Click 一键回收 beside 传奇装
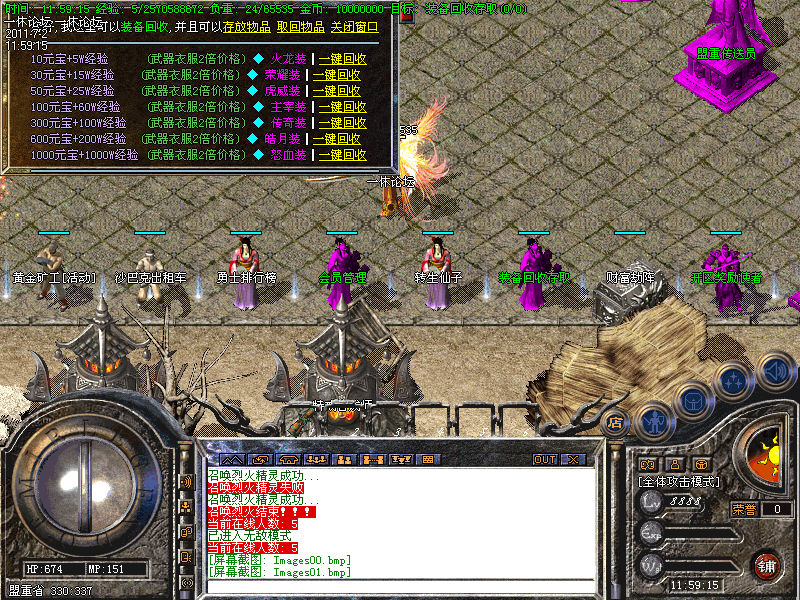 click(340, 123)
